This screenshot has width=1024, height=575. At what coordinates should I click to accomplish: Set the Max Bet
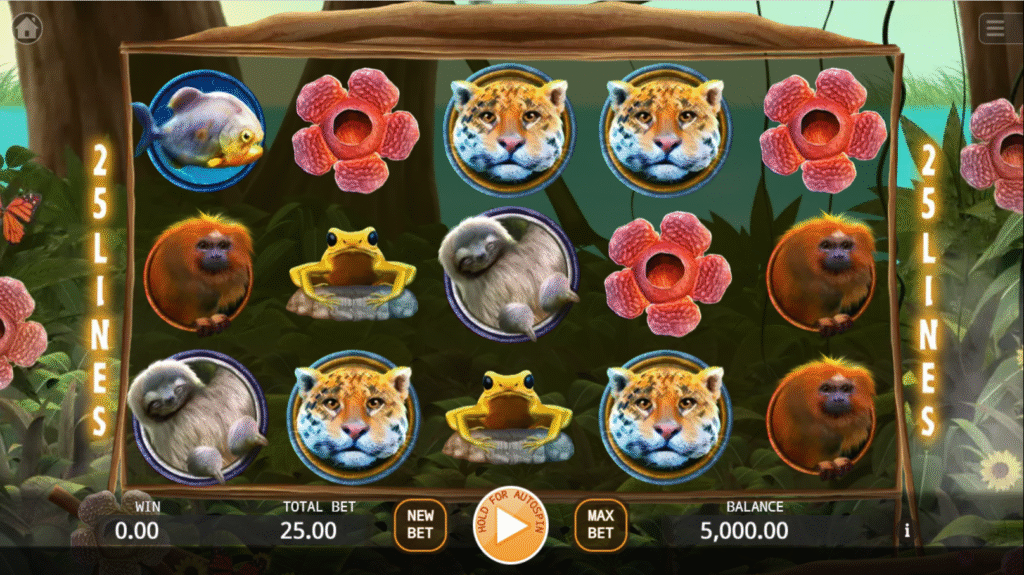pyautogui.click(x=600, y=525)
